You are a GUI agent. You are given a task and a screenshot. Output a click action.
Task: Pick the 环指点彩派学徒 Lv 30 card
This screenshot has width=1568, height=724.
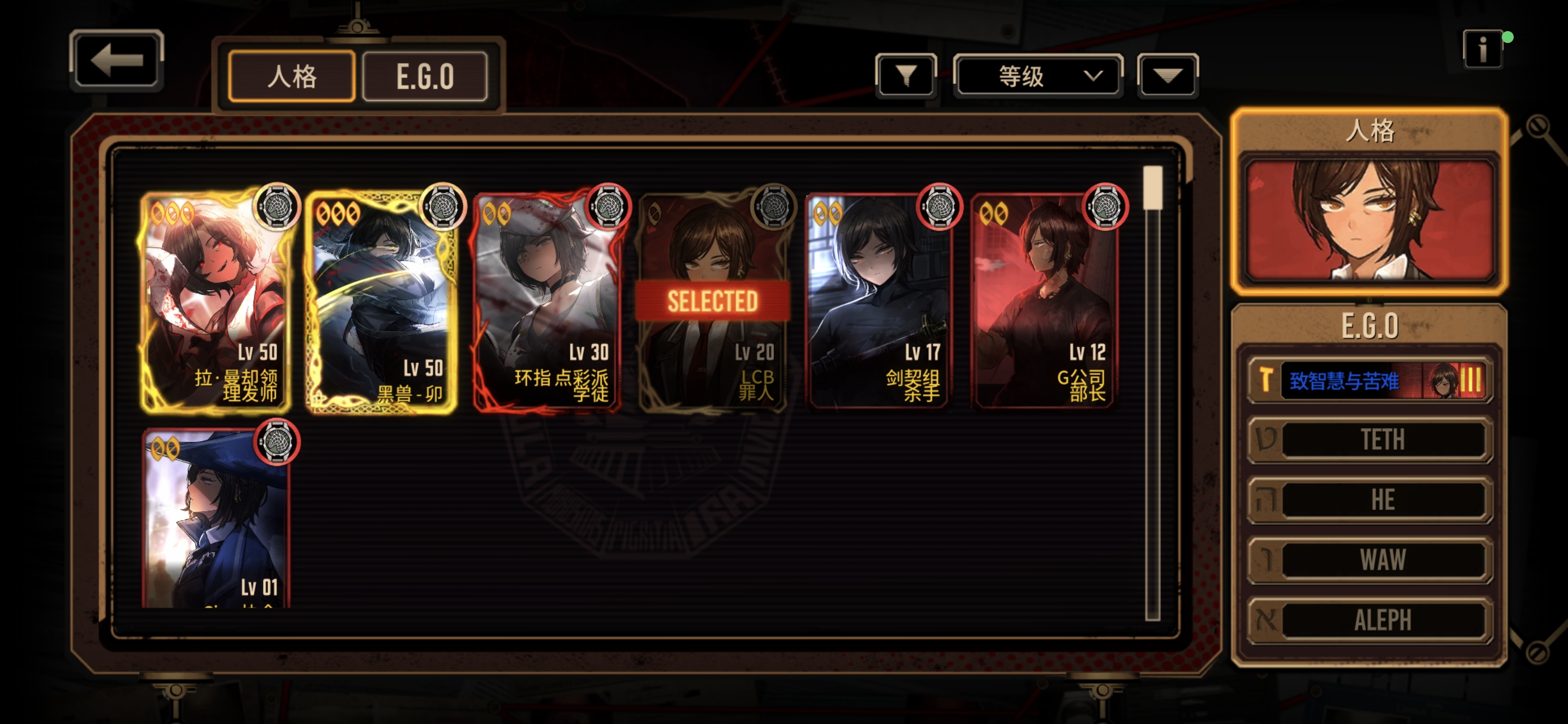point(547,301)
